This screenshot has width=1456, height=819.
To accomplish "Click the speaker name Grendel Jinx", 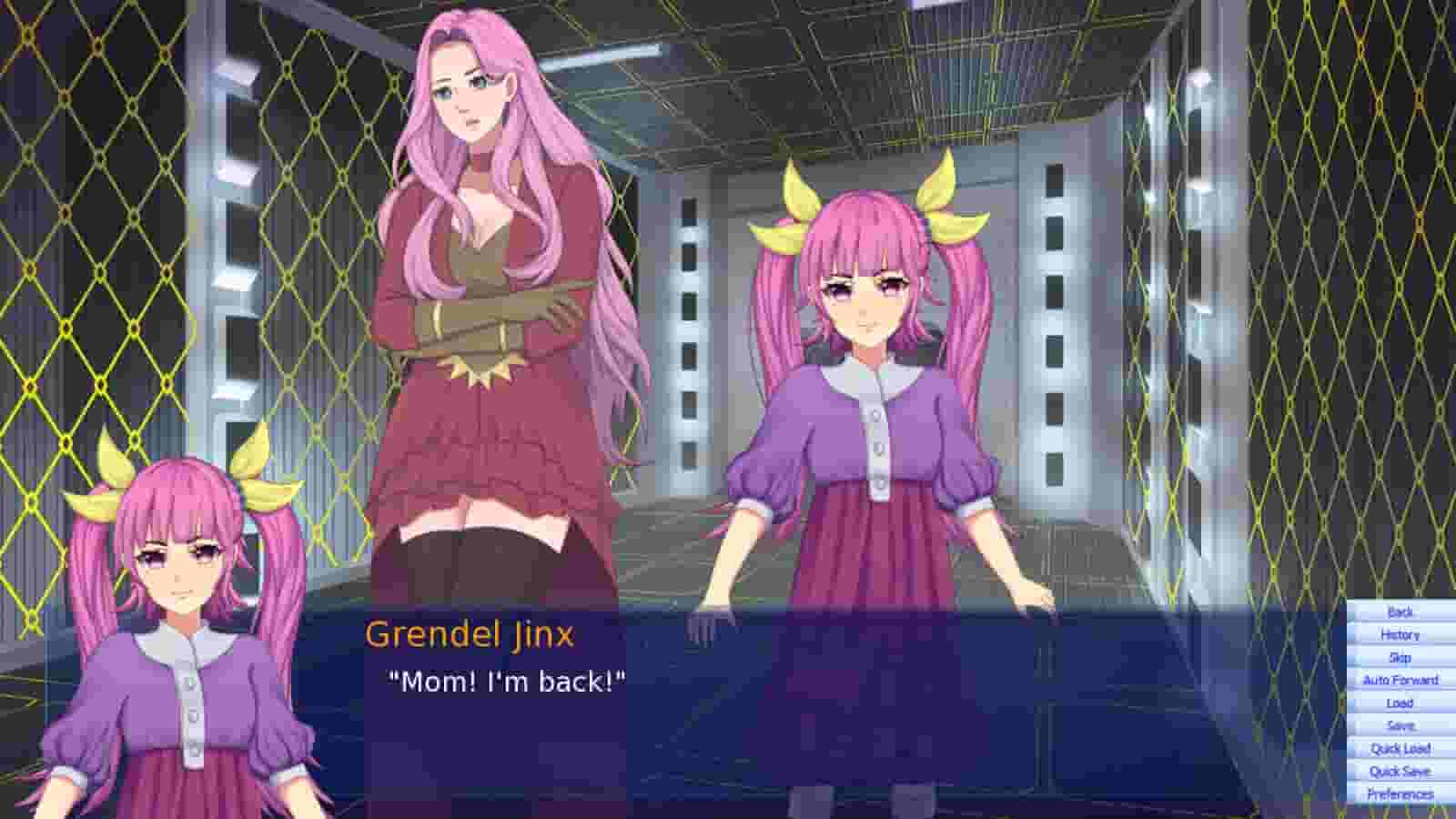I will pyautogui.click(x=470, y=635).
